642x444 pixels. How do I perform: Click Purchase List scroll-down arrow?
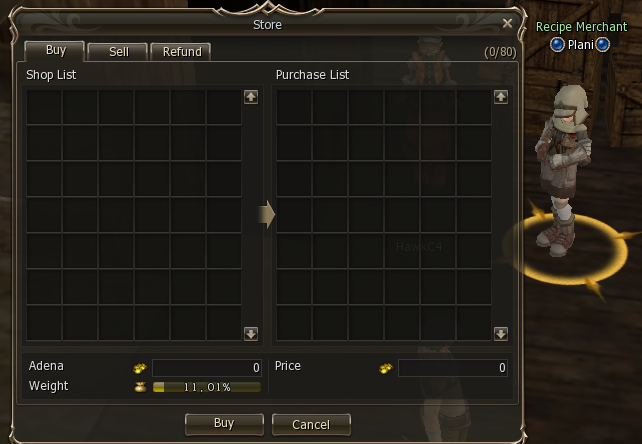(501, 334)
